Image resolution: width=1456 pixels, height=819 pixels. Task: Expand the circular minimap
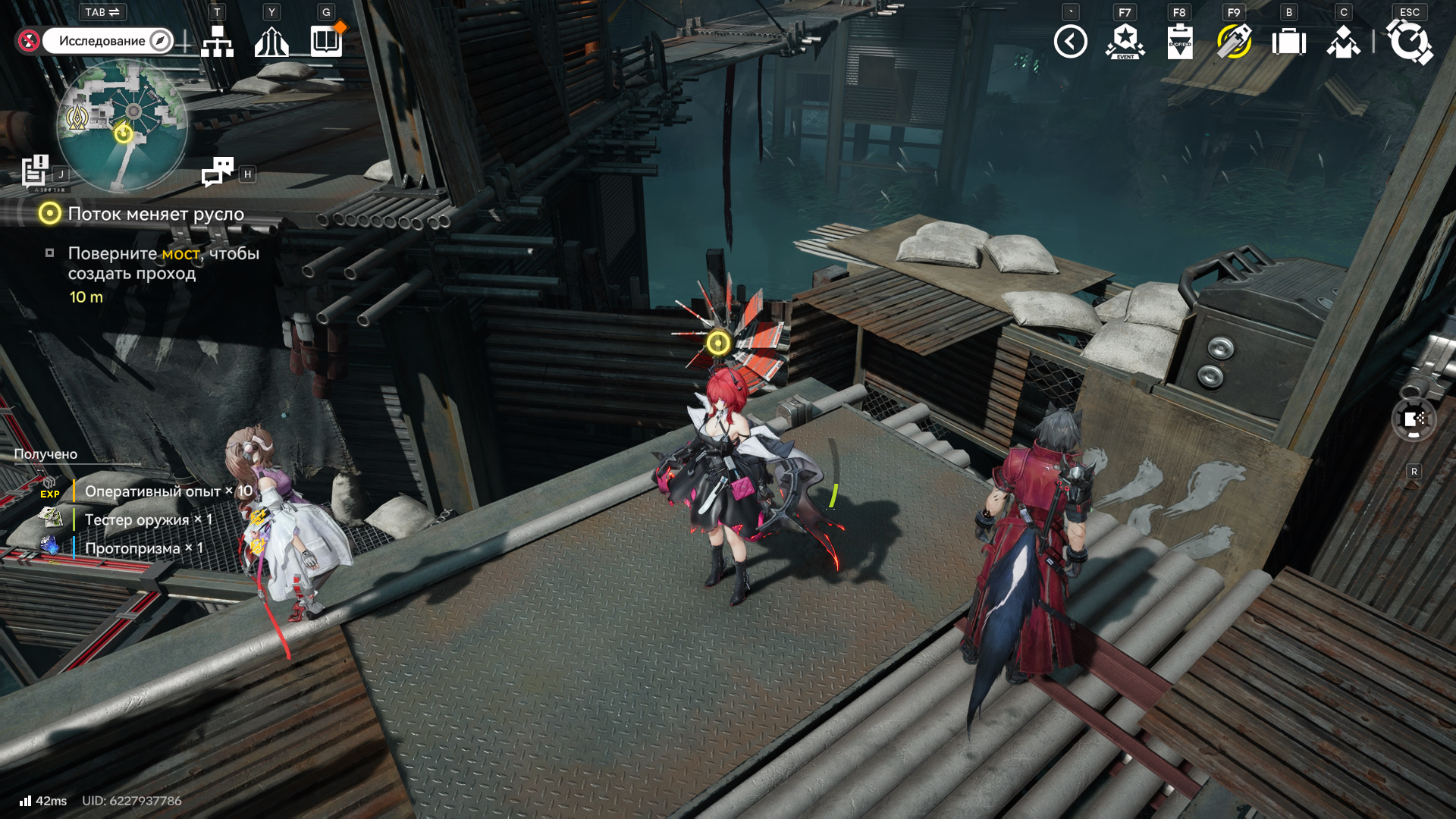coord(122,126)
